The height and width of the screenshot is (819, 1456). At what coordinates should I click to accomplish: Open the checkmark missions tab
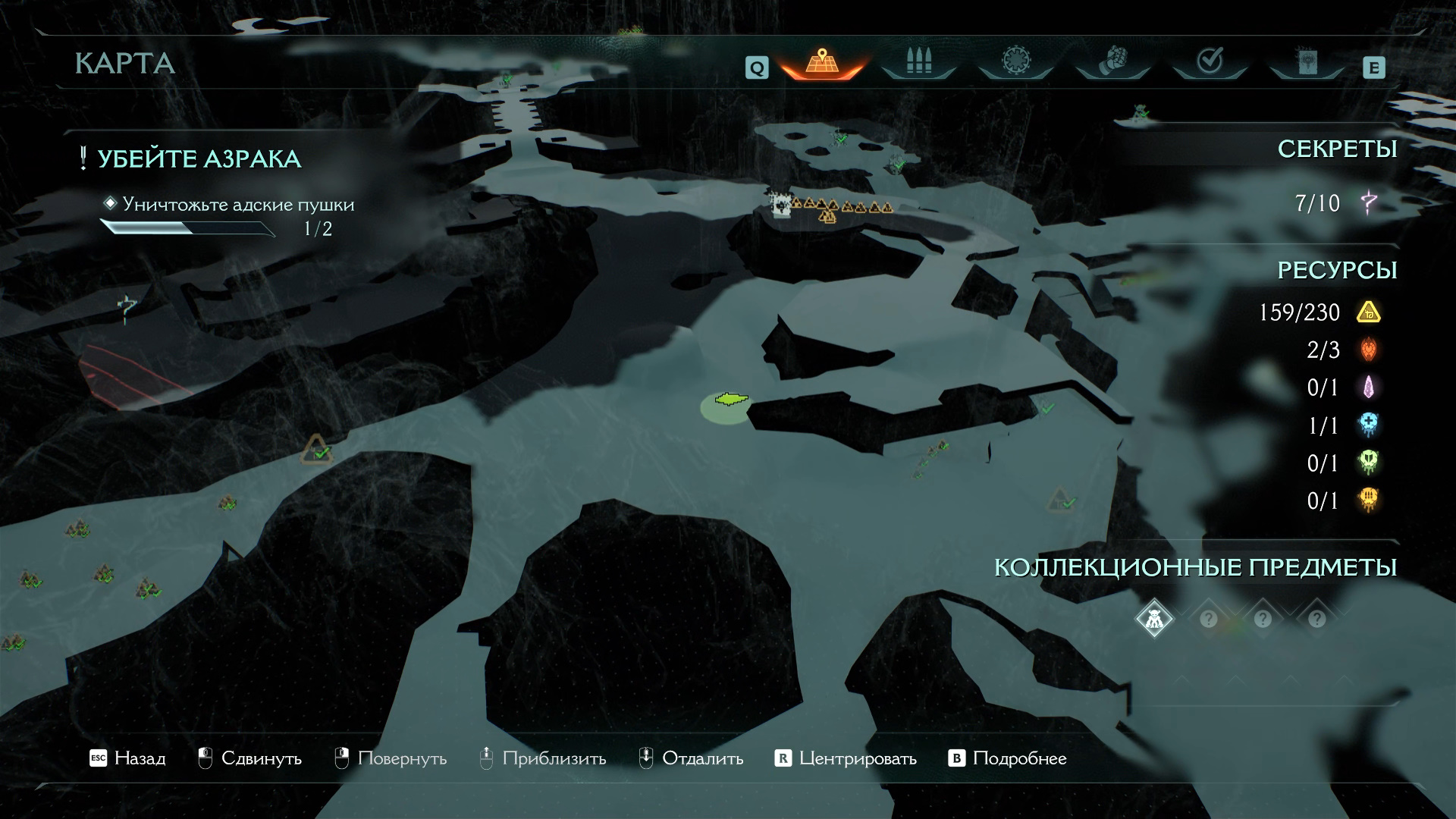[x=1210, y=62]
